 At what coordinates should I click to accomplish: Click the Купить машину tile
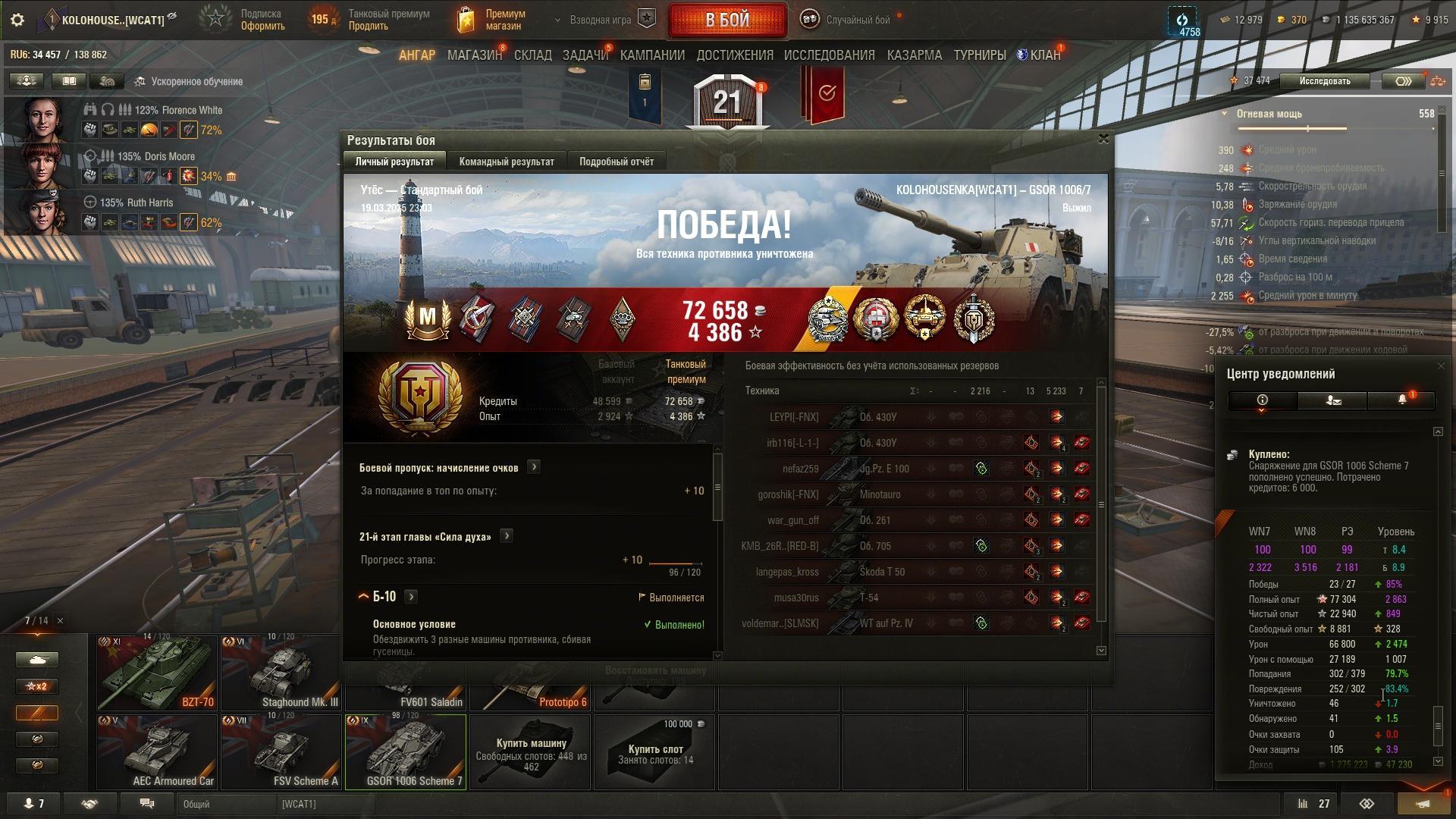531,752
